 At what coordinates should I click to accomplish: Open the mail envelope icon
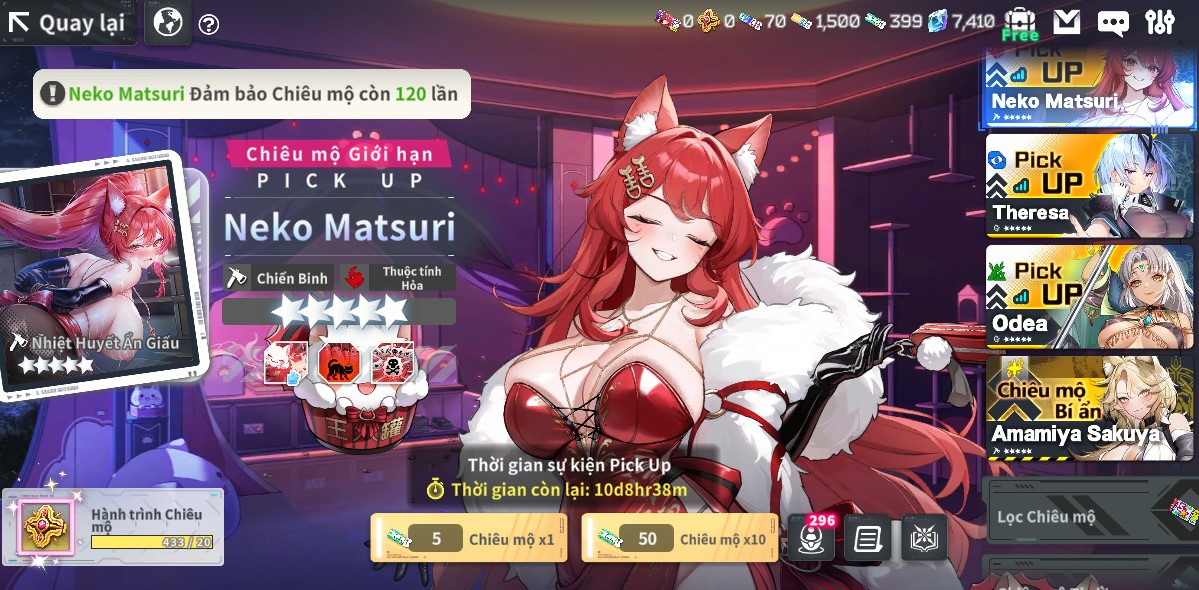(1067, 22)
